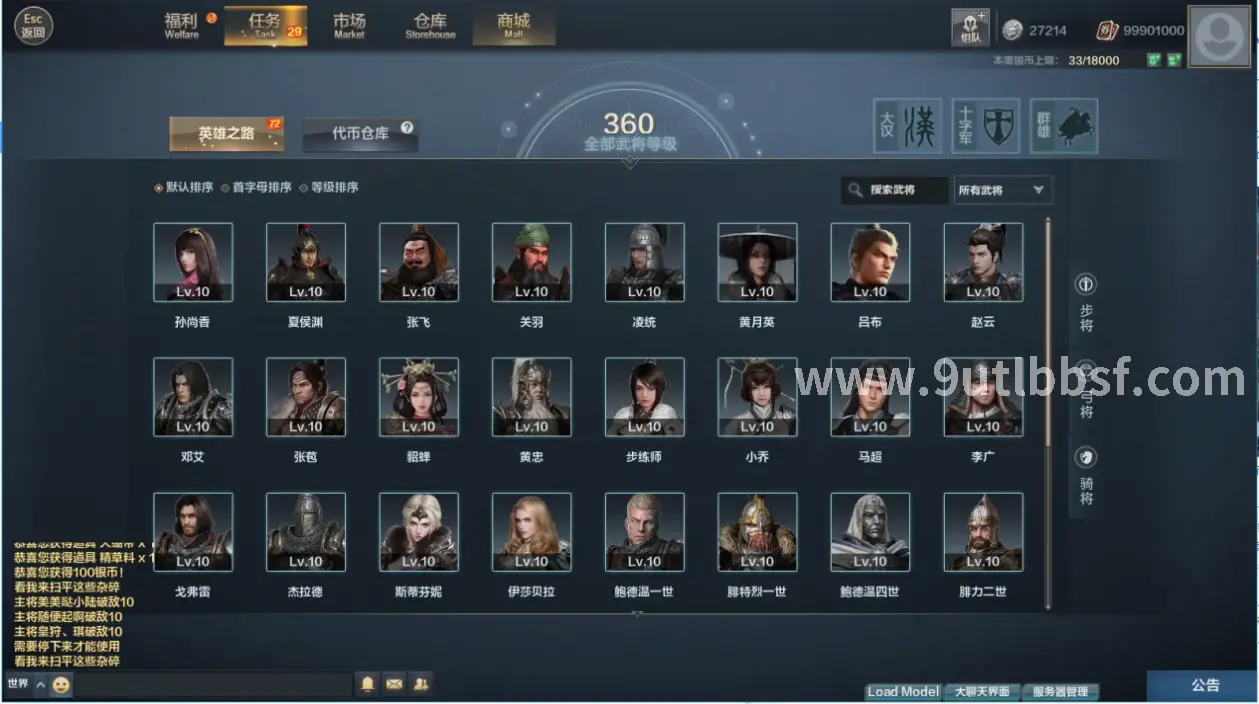The width and height of the screenshot is (1259, 704).
Task: Expand the 所有武将 filter dropdown
Action: point(1002,190)
